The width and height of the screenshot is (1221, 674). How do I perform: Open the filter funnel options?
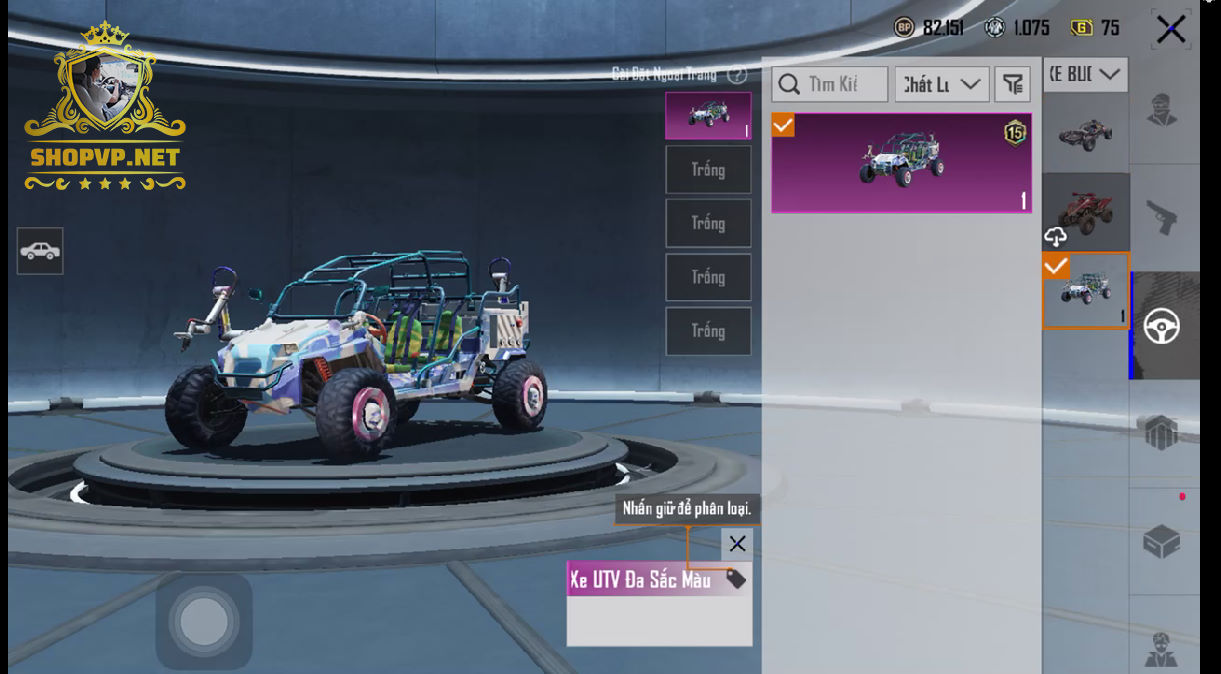point(1012,85)
